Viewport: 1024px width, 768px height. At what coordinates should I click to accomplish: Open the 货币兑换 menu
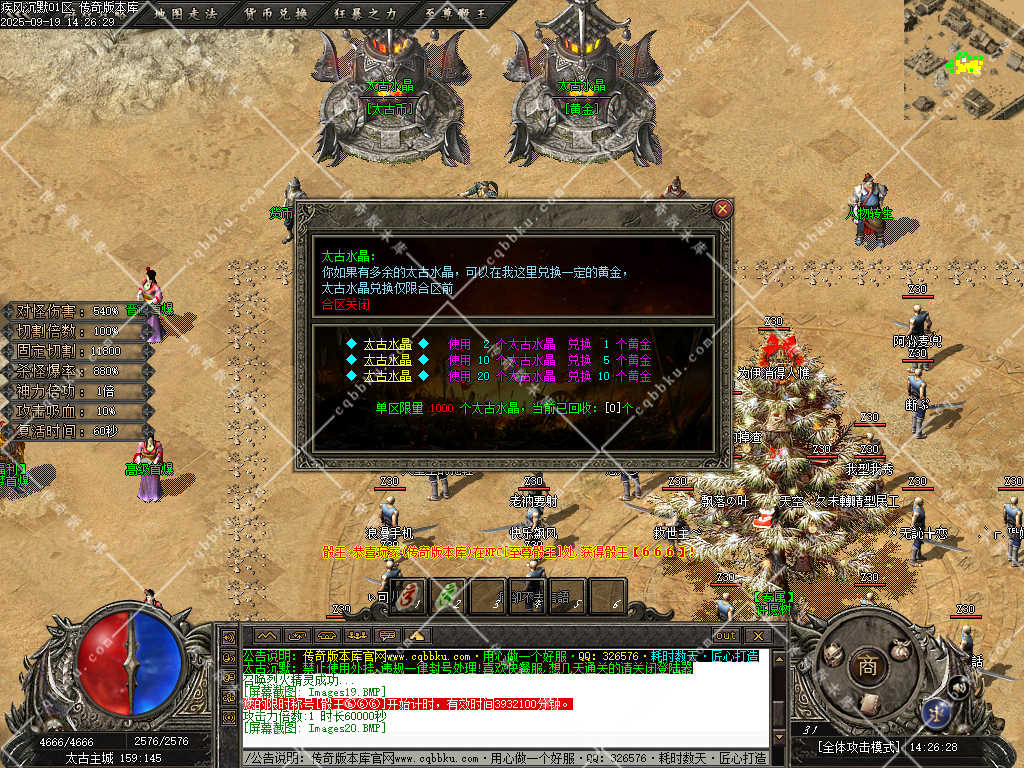[276, 14]
